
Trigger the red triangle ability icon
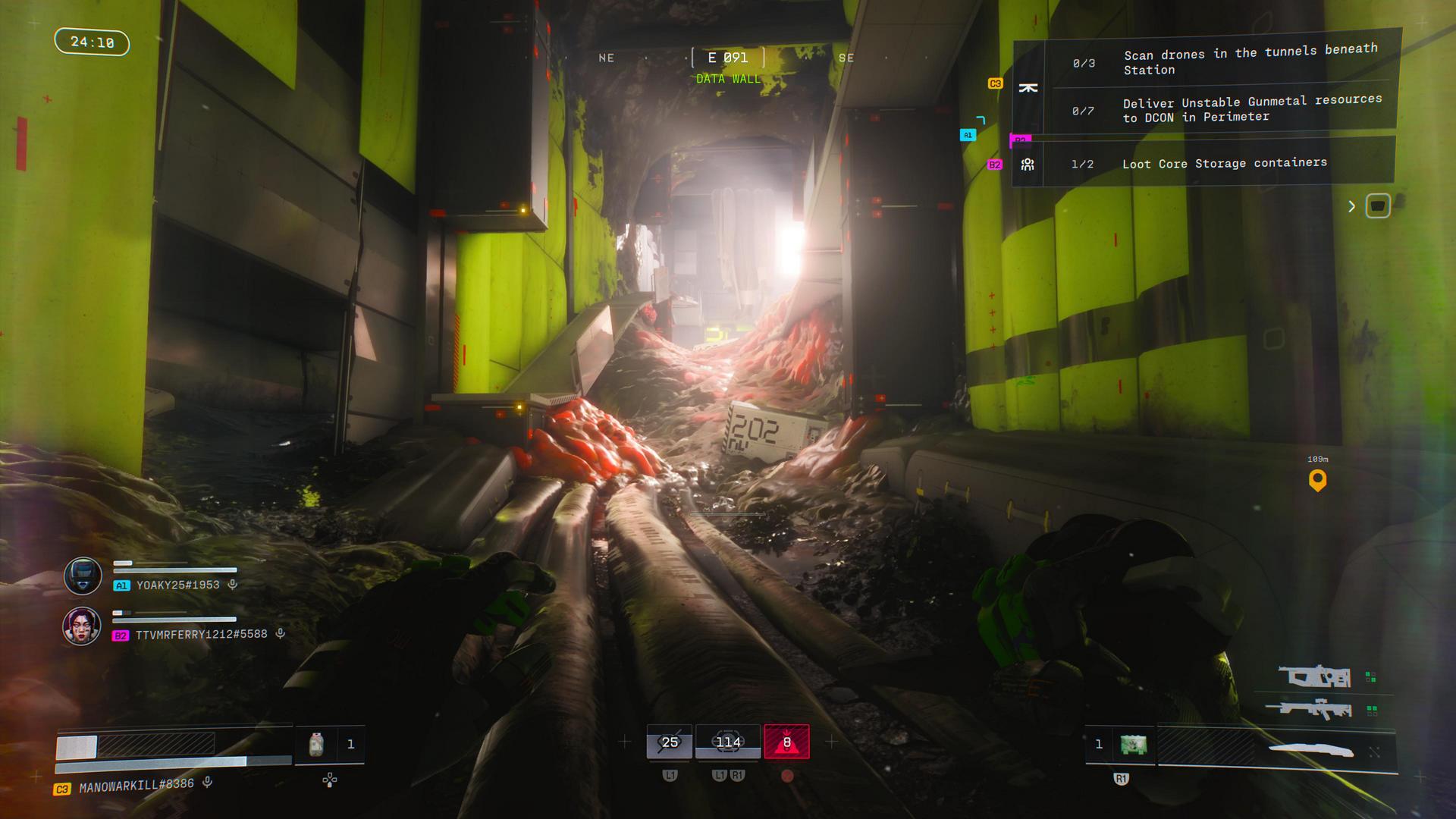[786, 742]
